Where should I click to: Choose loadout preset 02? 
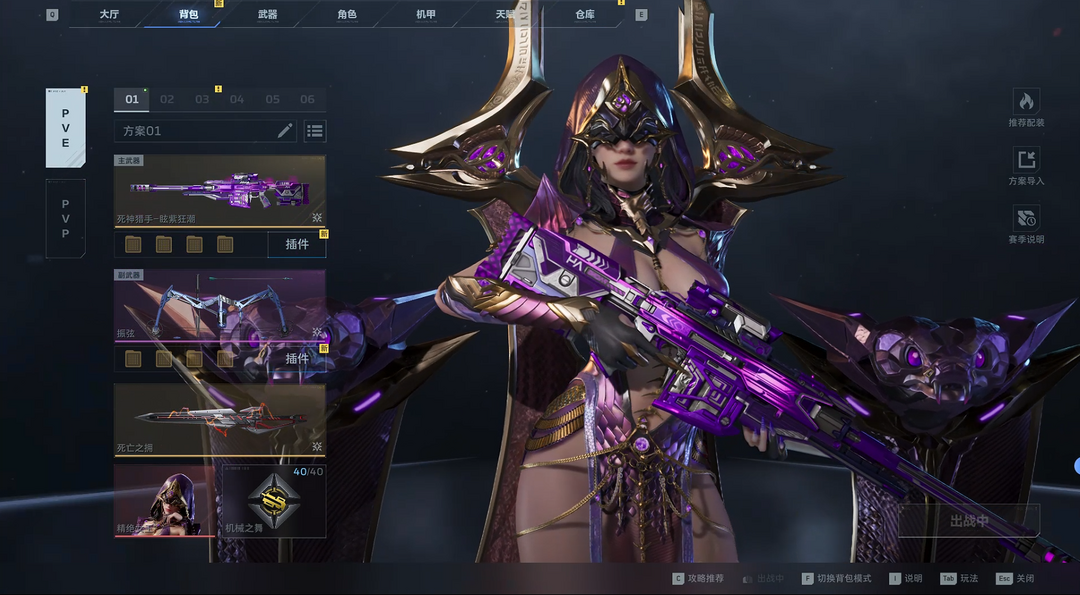pos(167,99)
